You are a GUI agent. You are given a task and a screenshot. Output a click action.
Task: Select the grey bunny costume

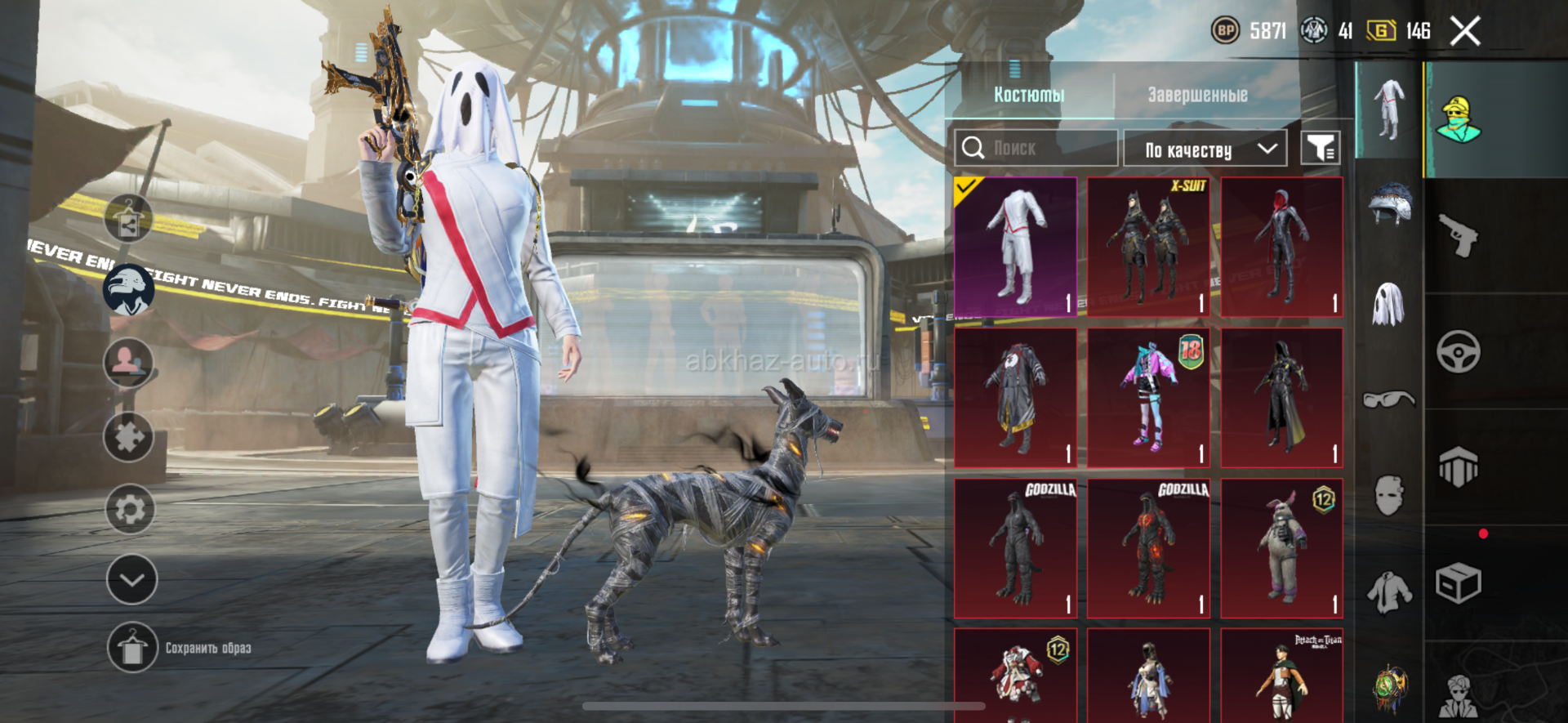click(1282, 548)
